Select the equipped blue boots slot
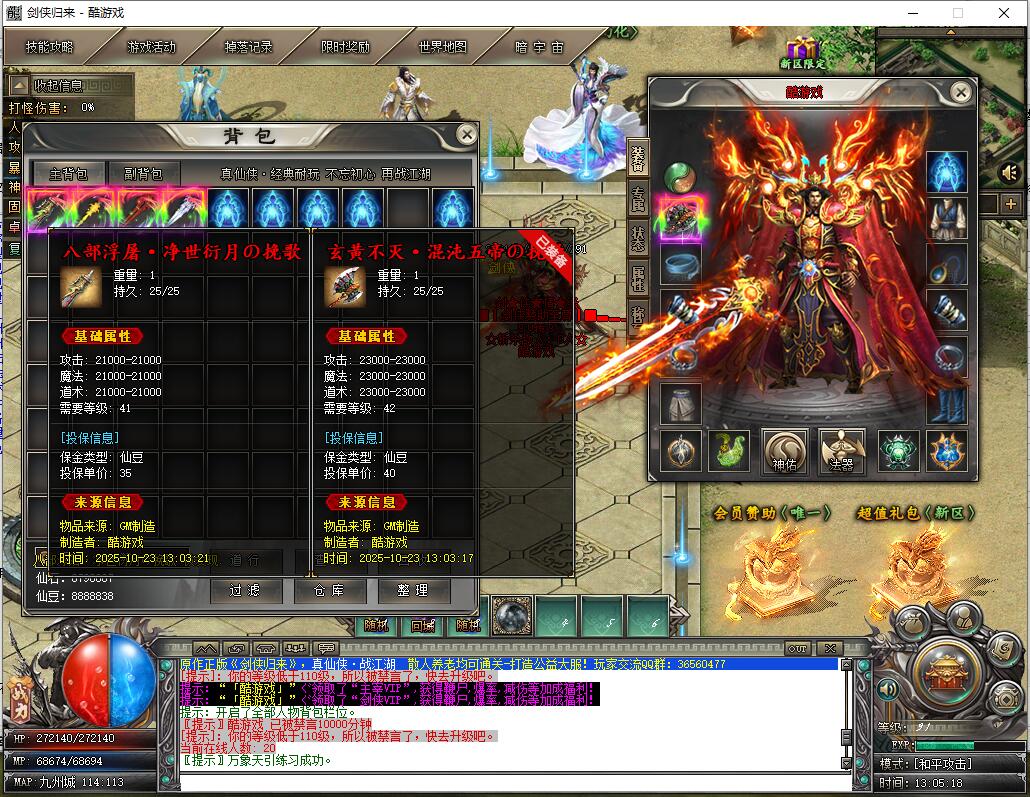This screenshot has height=797, width=1030. 946,403
